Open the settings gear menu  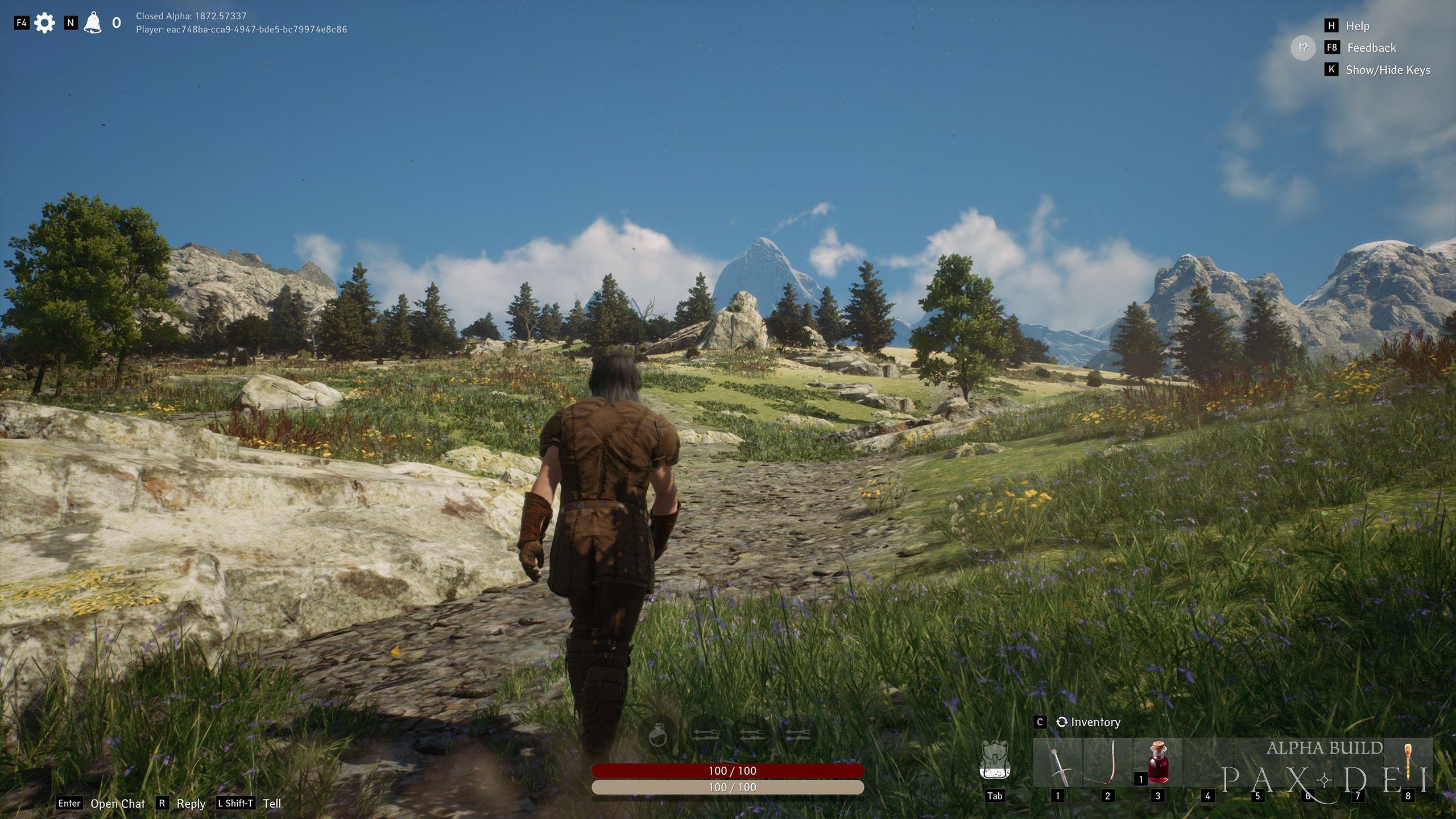44,22
